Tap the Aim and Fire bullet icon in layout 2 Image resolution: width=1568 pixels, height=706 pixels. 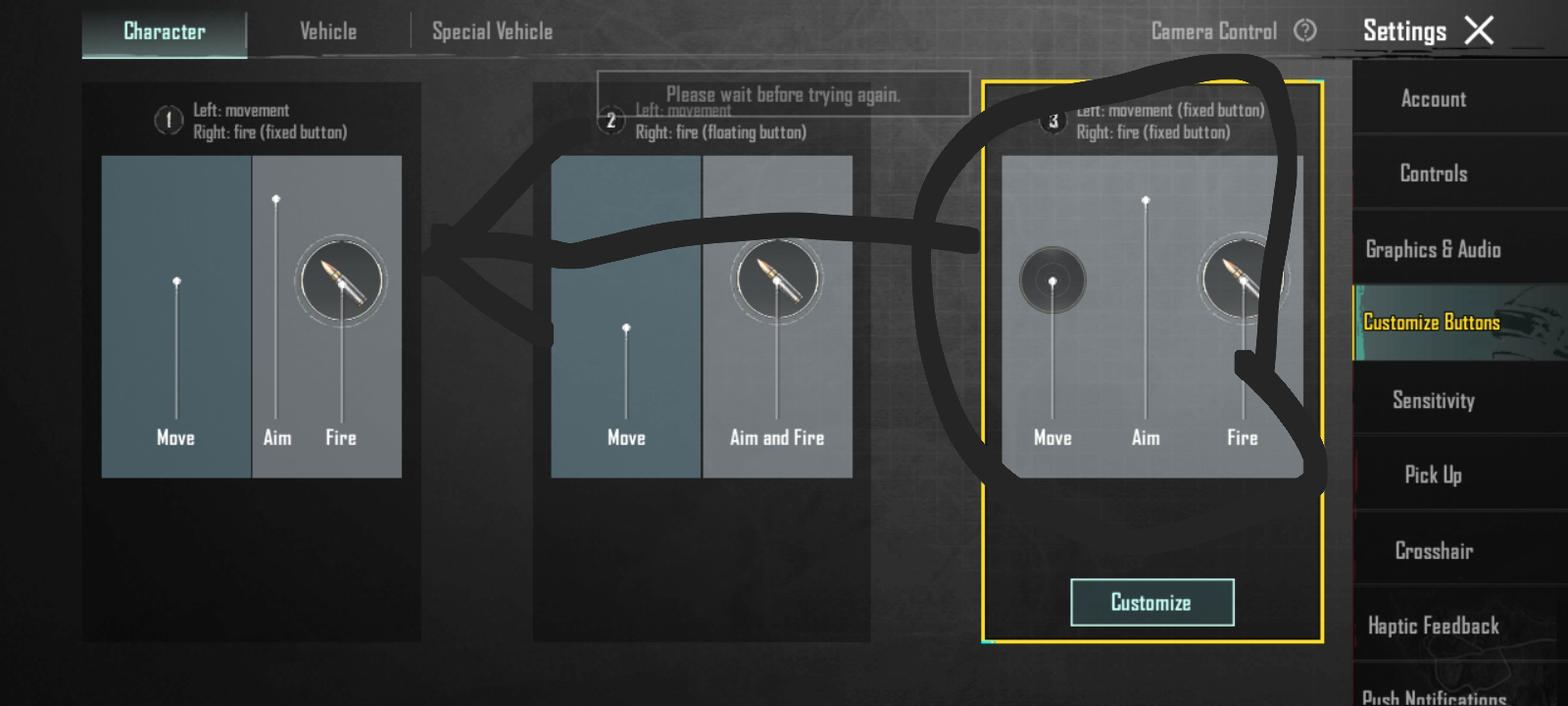pos(777,279)
